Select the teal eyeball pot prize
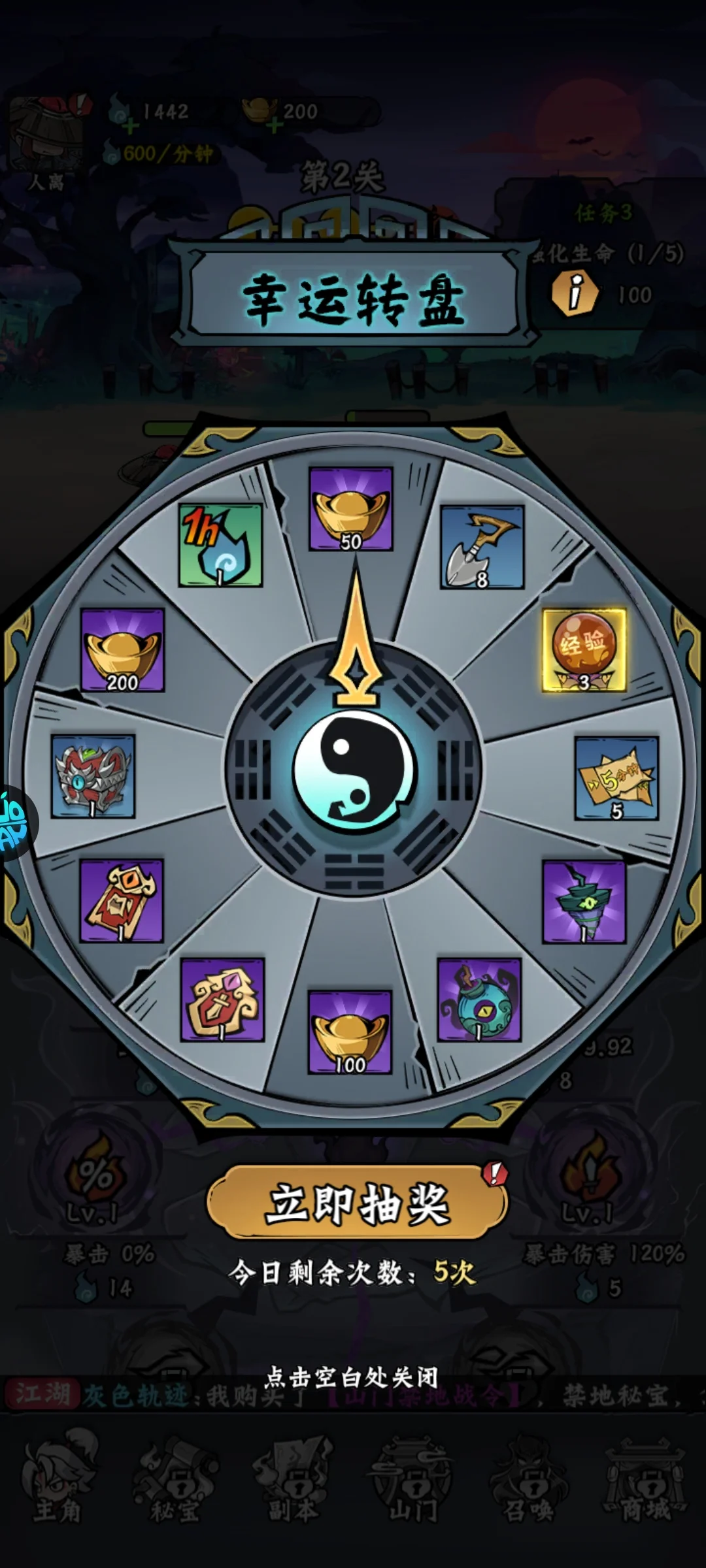Viewport: 706px width, 1568px height. pyautogui.click(x=479, y=1000)
